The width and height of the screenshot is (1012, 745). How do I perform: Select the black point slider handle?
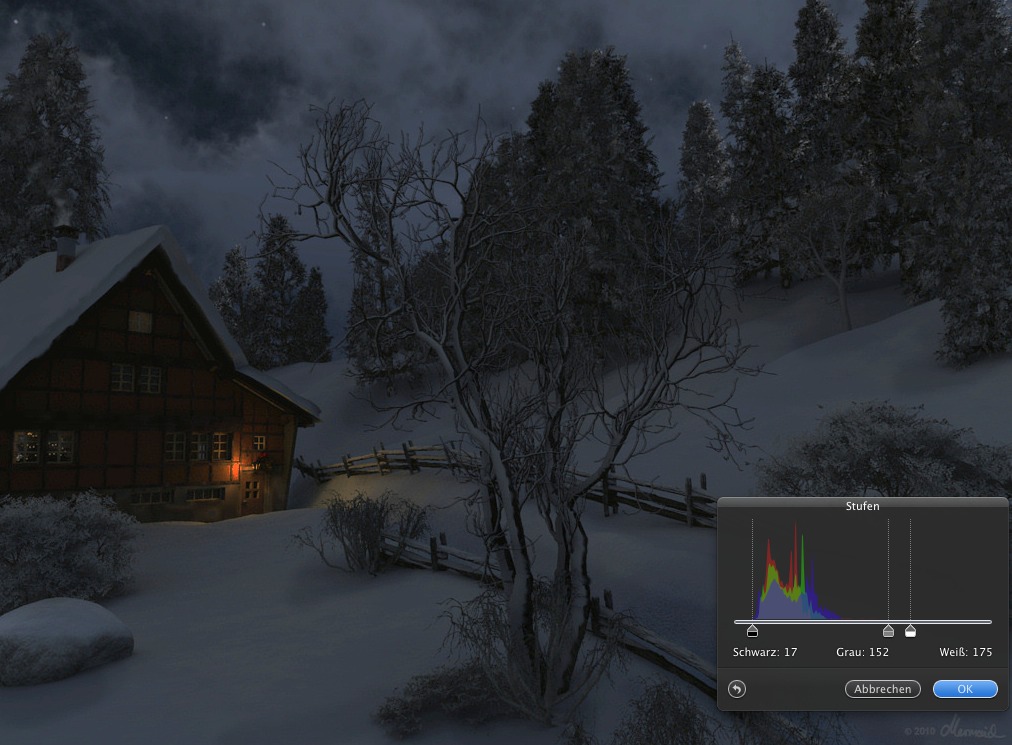pyautogui.click(x=752, y=631)
